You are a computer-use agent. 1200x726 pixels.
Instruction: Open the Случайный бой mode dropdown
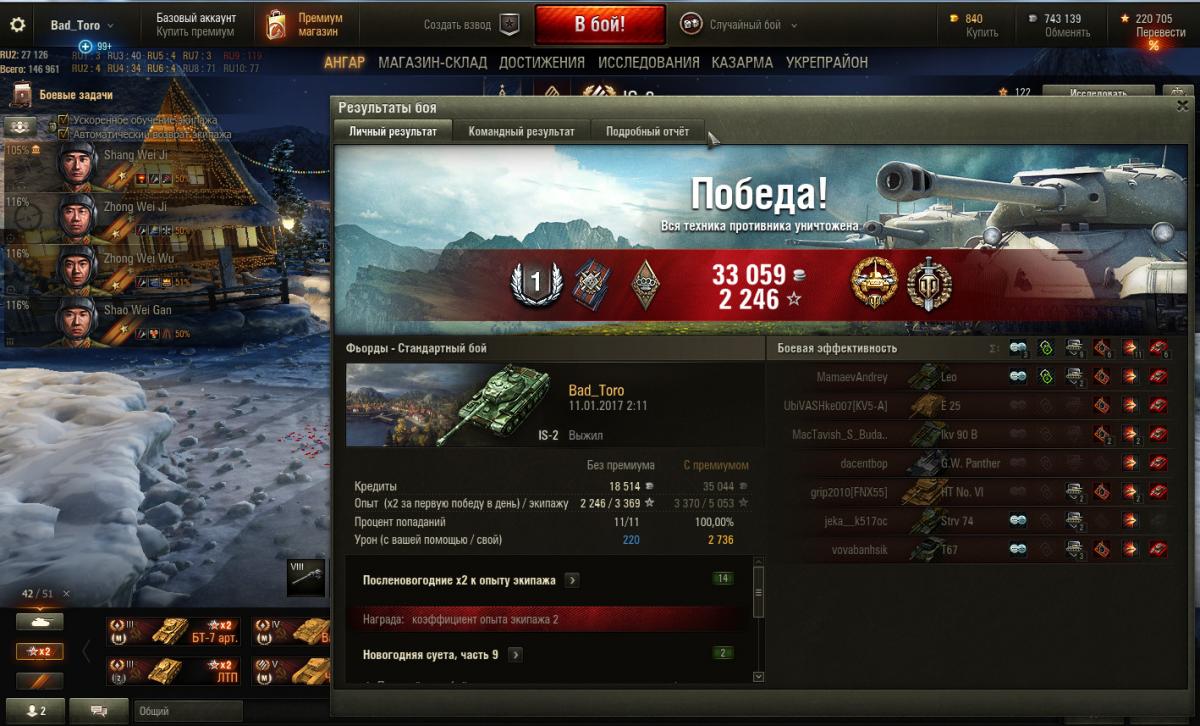point(740,25)
